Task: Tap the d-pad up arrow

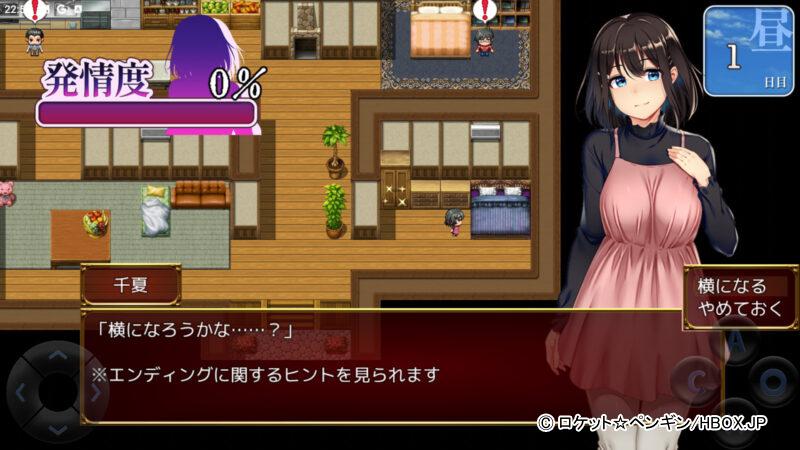Action: tap(57, 355)
